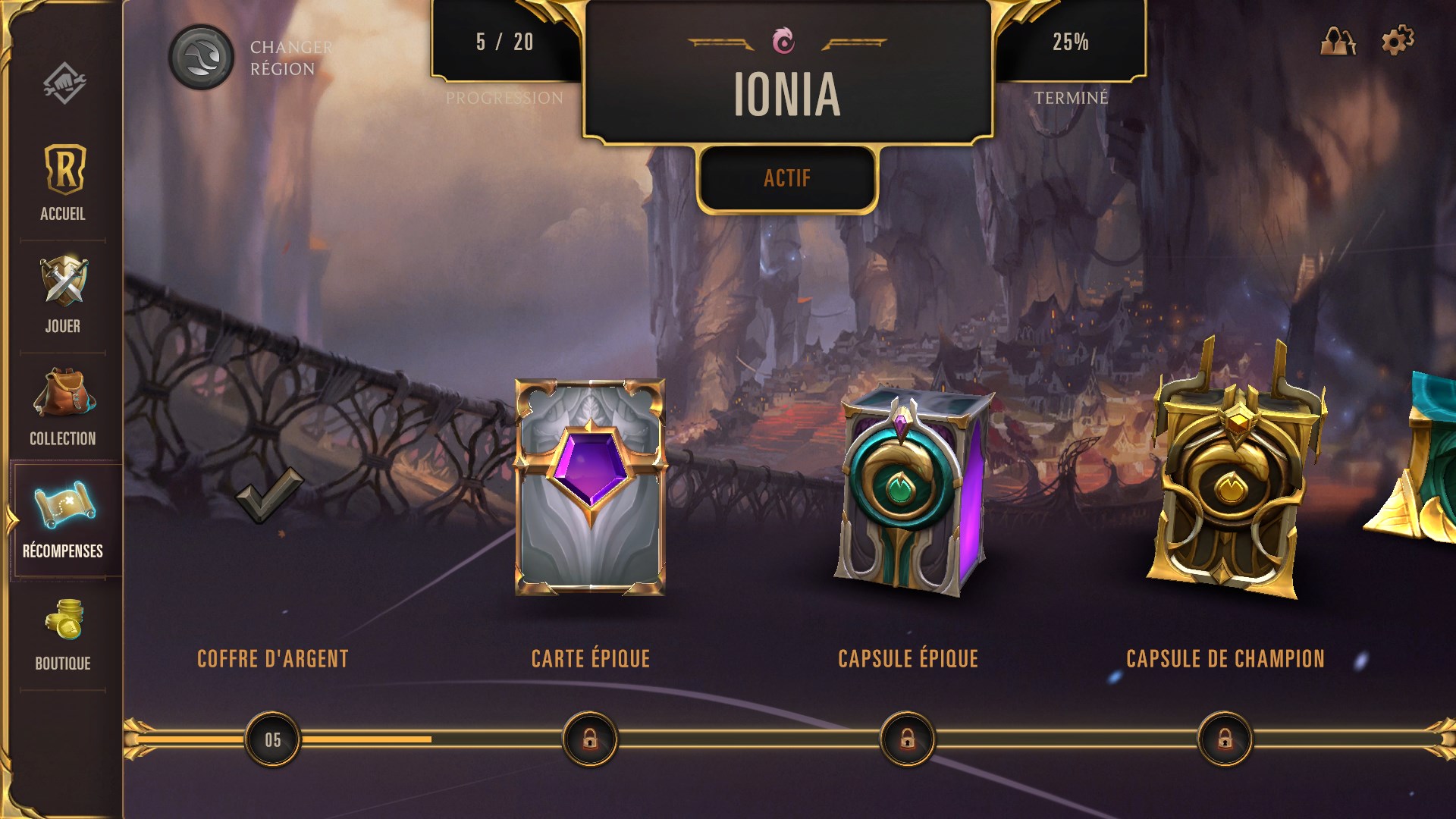Open the Changer Région selector
The height and width of the screenshot is (819, 1456).
point(201,58)
